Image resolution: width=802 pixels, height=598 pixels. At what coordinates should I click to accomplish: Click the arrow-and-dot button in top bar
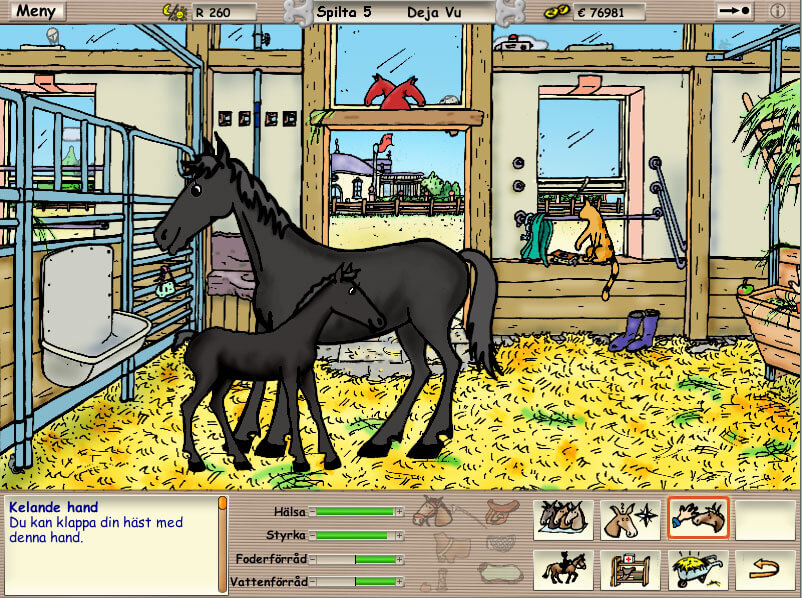[x=735, y=12]
